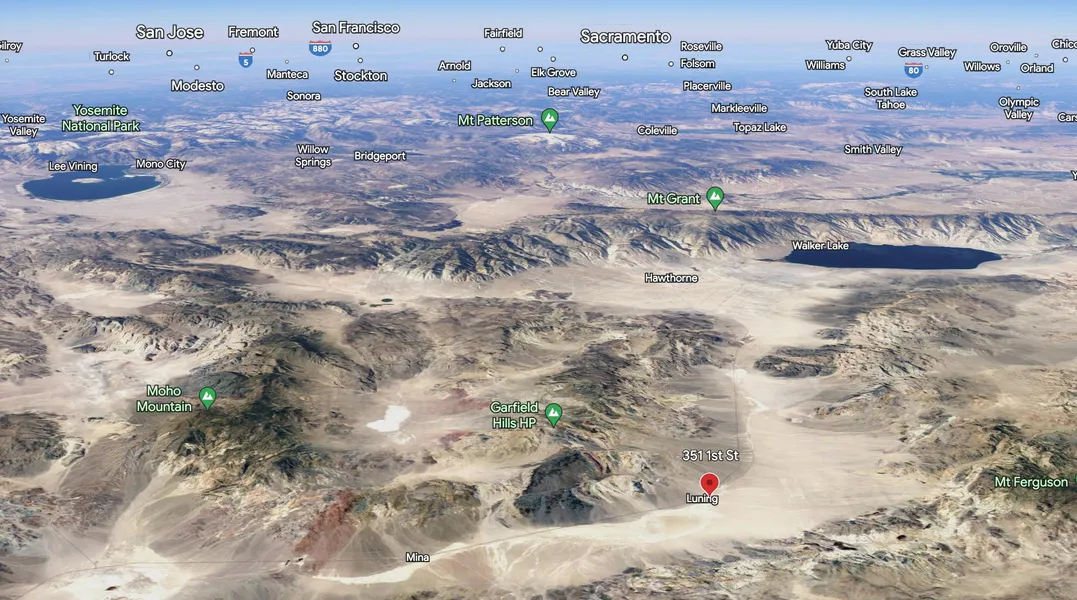Choose the Moho Mountain green marker
This screenshot has width=1077, height=600.
(x=207, y=397)
